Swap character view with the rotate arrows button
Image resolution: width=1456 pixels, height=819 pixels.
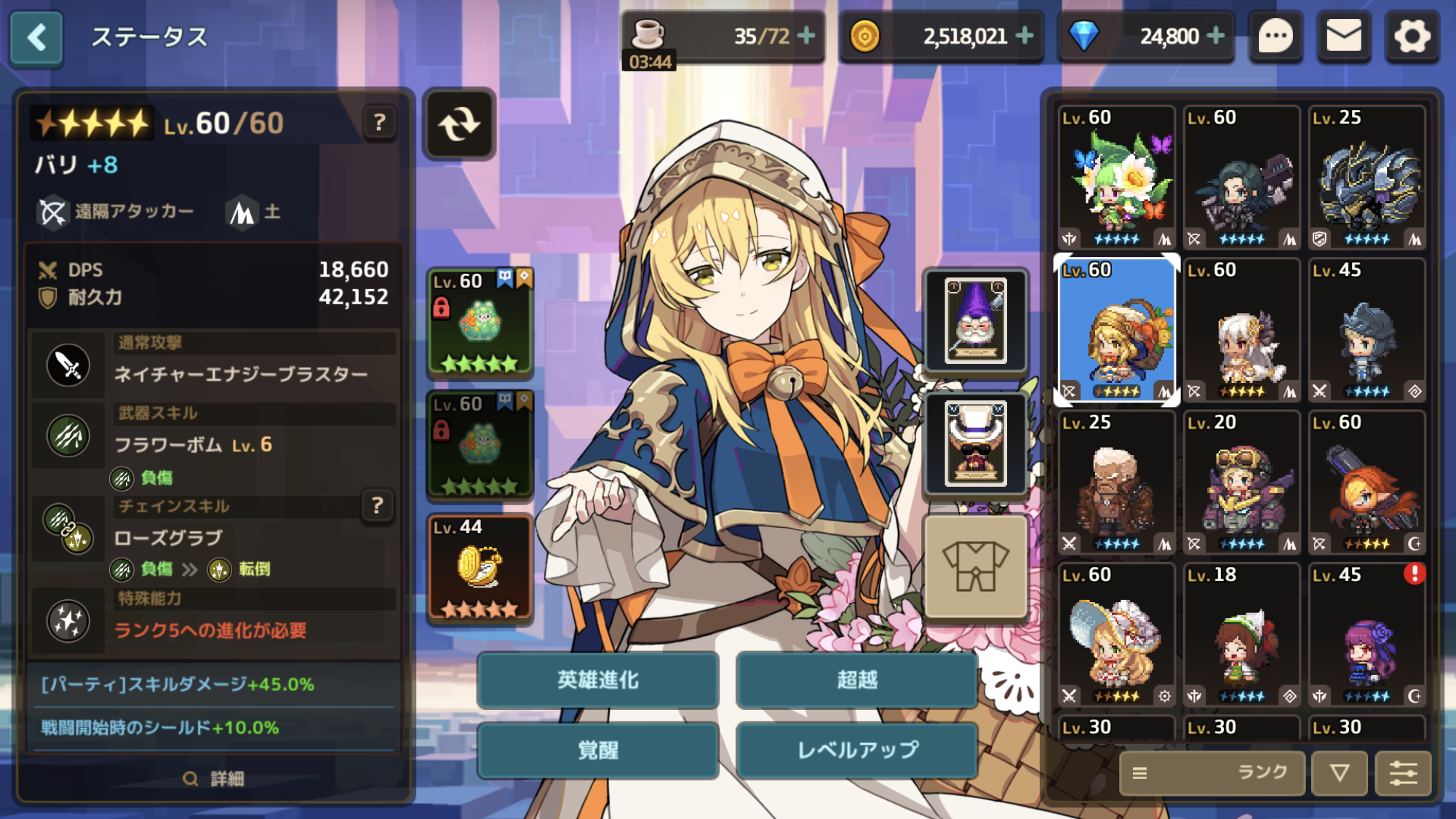pyautogui.click(x=459, y=124)
